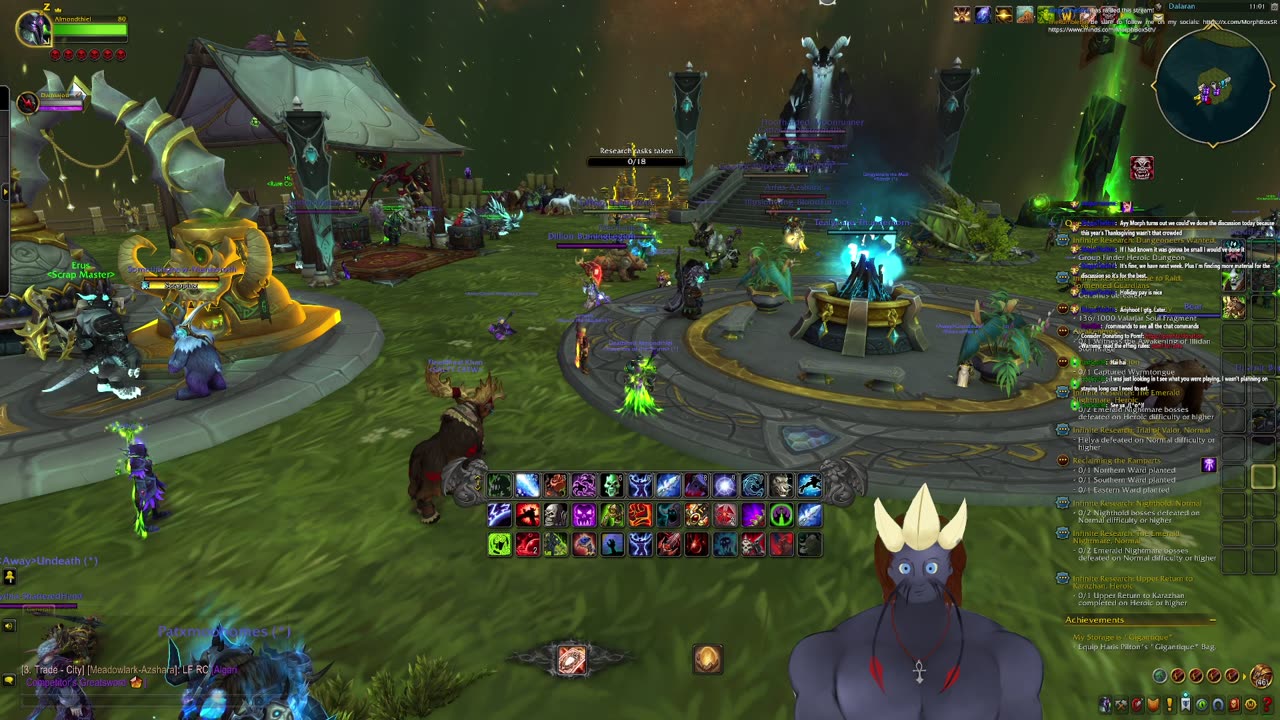The image size is (1280, 720).
Task: Open the yellow exclamation quest log
Action: 1168,704
